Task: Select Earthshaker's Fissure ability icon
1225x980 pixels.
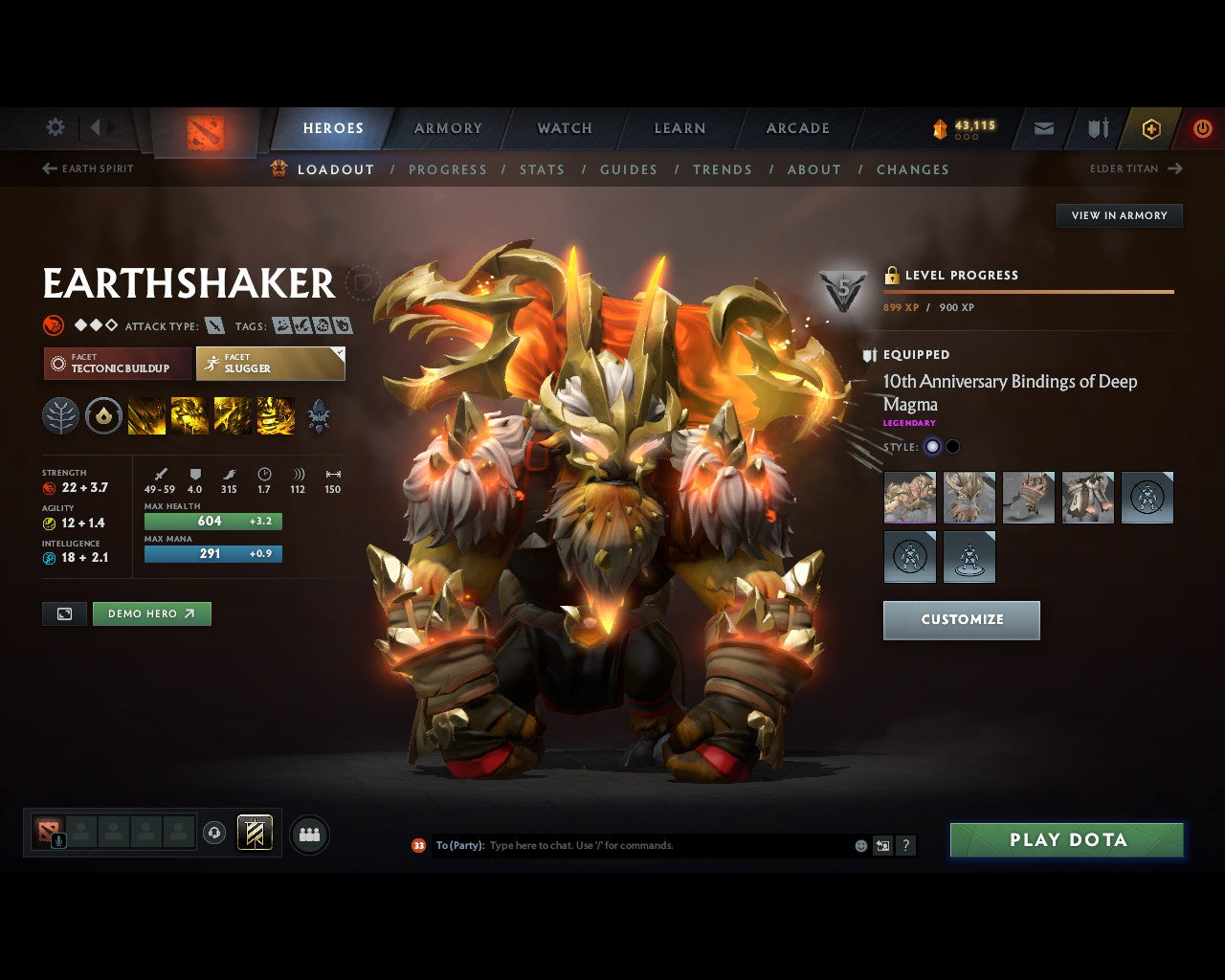Action: pyautogui.click(x=146, y=415)
